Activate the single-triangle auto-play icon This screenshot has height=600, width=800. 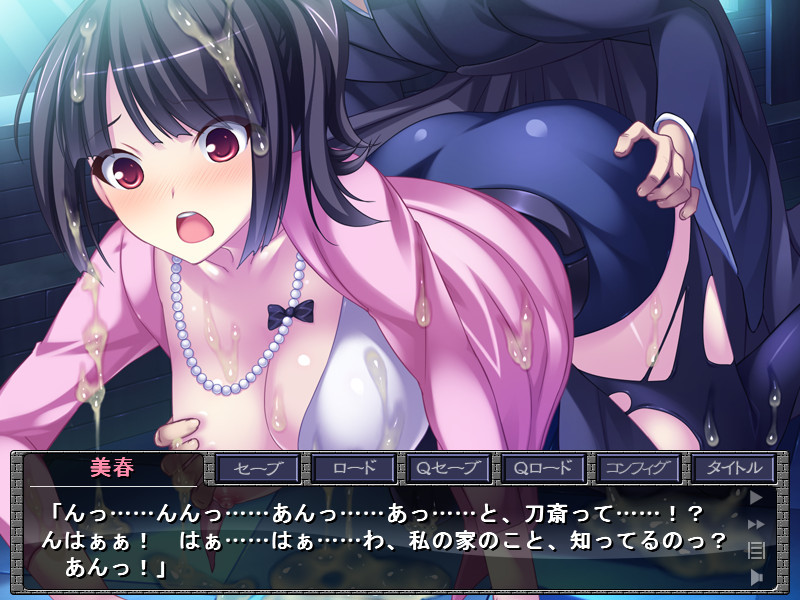(x=756, y=496)
